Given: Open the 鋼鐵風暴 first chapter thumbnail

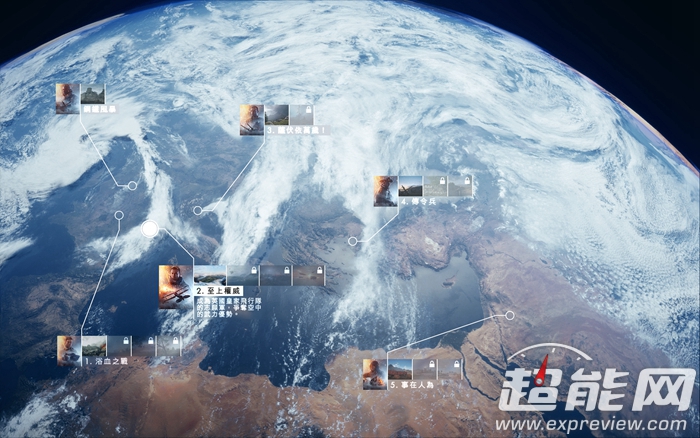Looking at the screenshot, I should pyautogui.click(x=92, y=94).
